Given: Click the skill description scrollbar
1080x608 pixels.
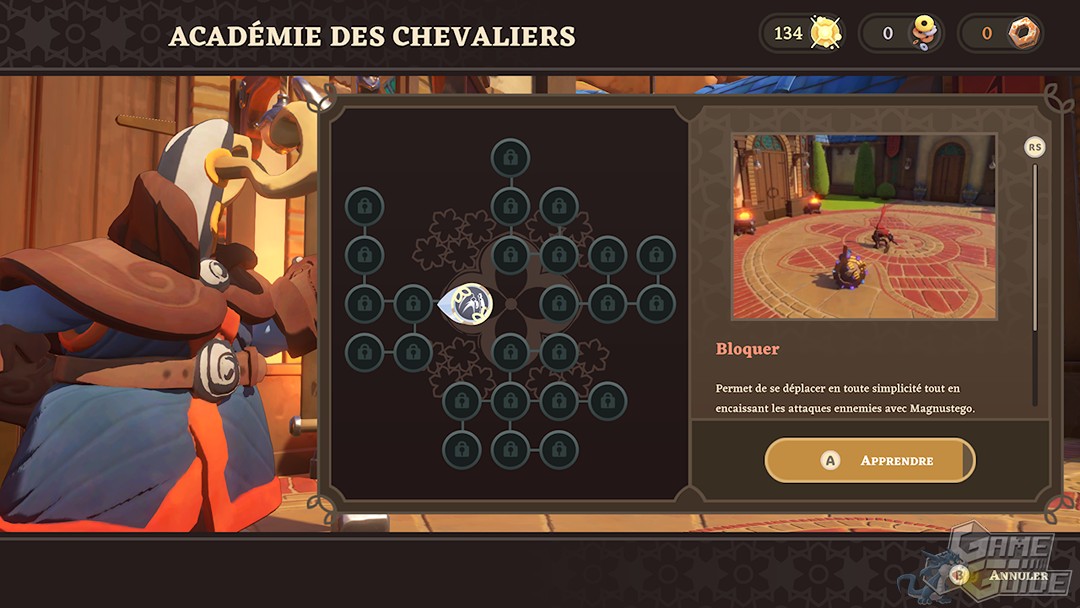Looking at the screenshot, I should coord(1035,280).
